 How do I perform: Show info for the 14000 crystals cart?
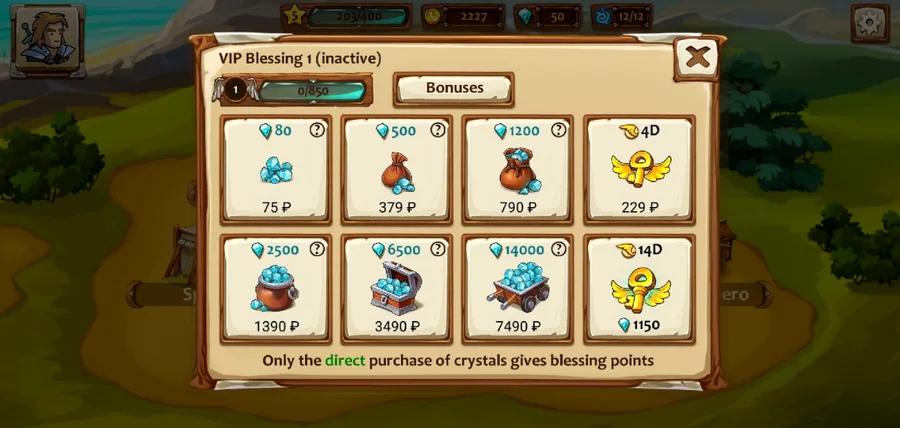[x=558, y=249]
